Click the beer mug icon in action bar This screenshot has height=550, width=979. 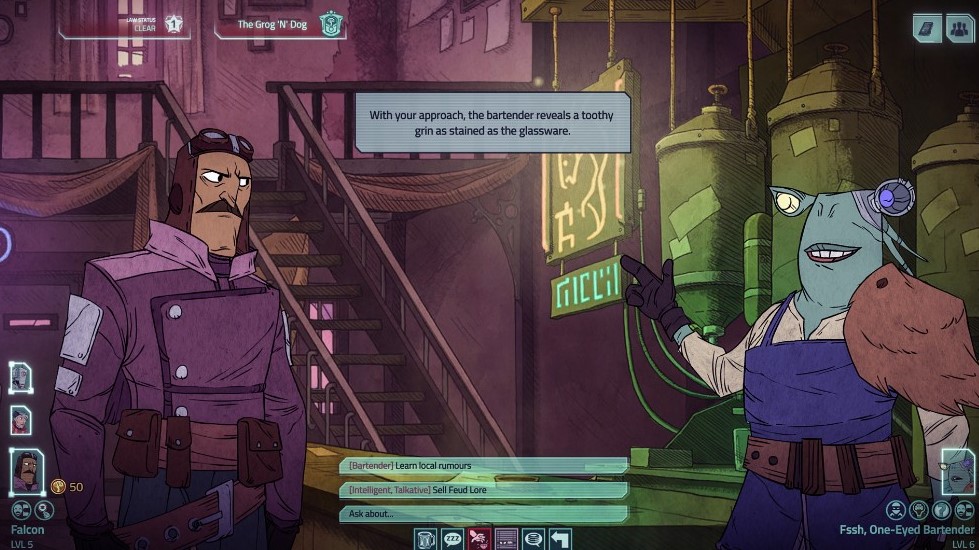[427, 539]
